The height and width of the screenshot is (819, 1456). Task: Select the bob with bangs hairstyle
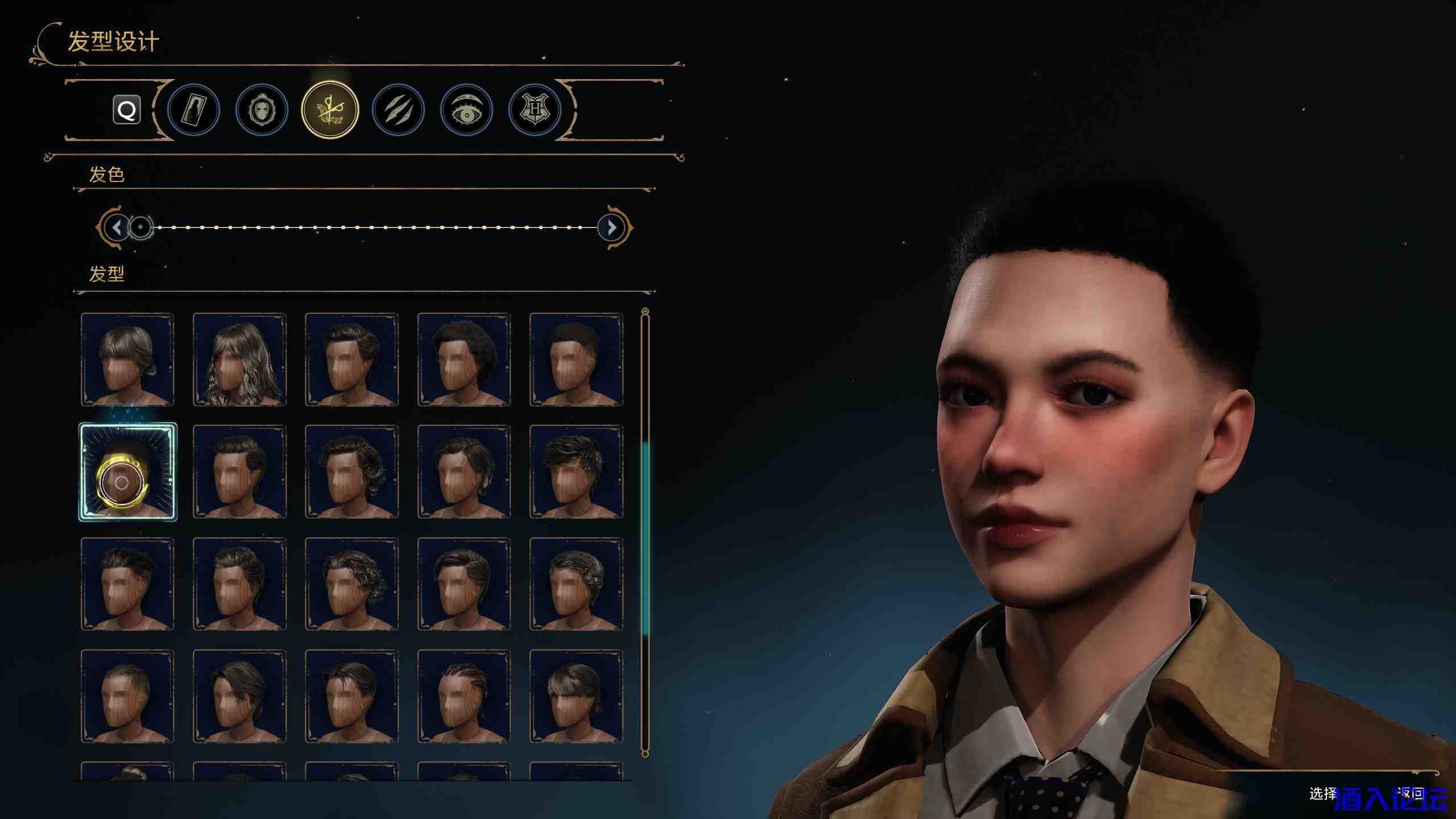pos(127,359)
